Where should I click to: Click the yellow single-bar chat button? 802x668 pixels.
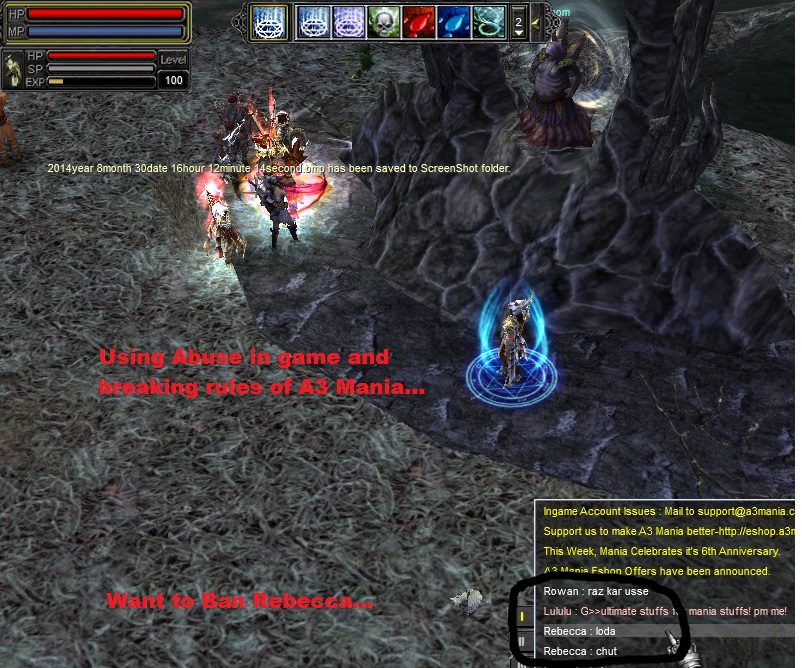(x=522, y=618)
